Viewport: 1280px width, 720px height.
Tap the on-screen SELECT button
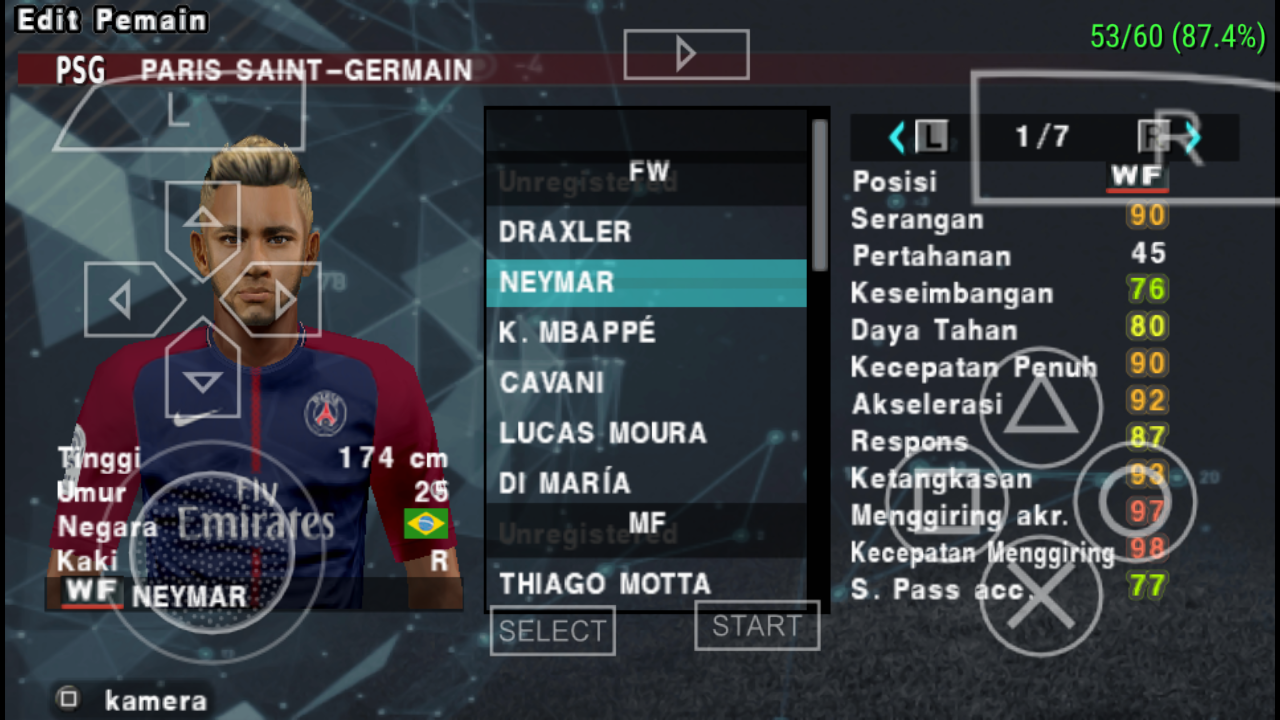click(552, 631)
